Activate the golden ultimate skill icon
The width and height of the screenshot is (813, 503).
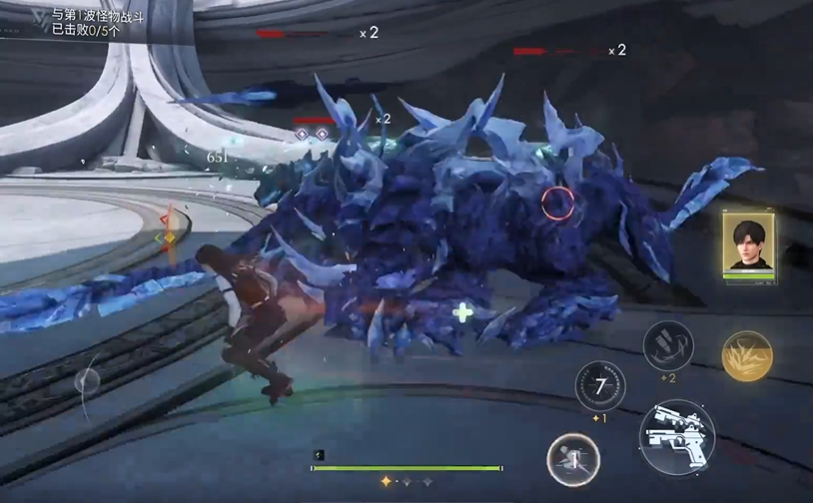click(746, 356)
